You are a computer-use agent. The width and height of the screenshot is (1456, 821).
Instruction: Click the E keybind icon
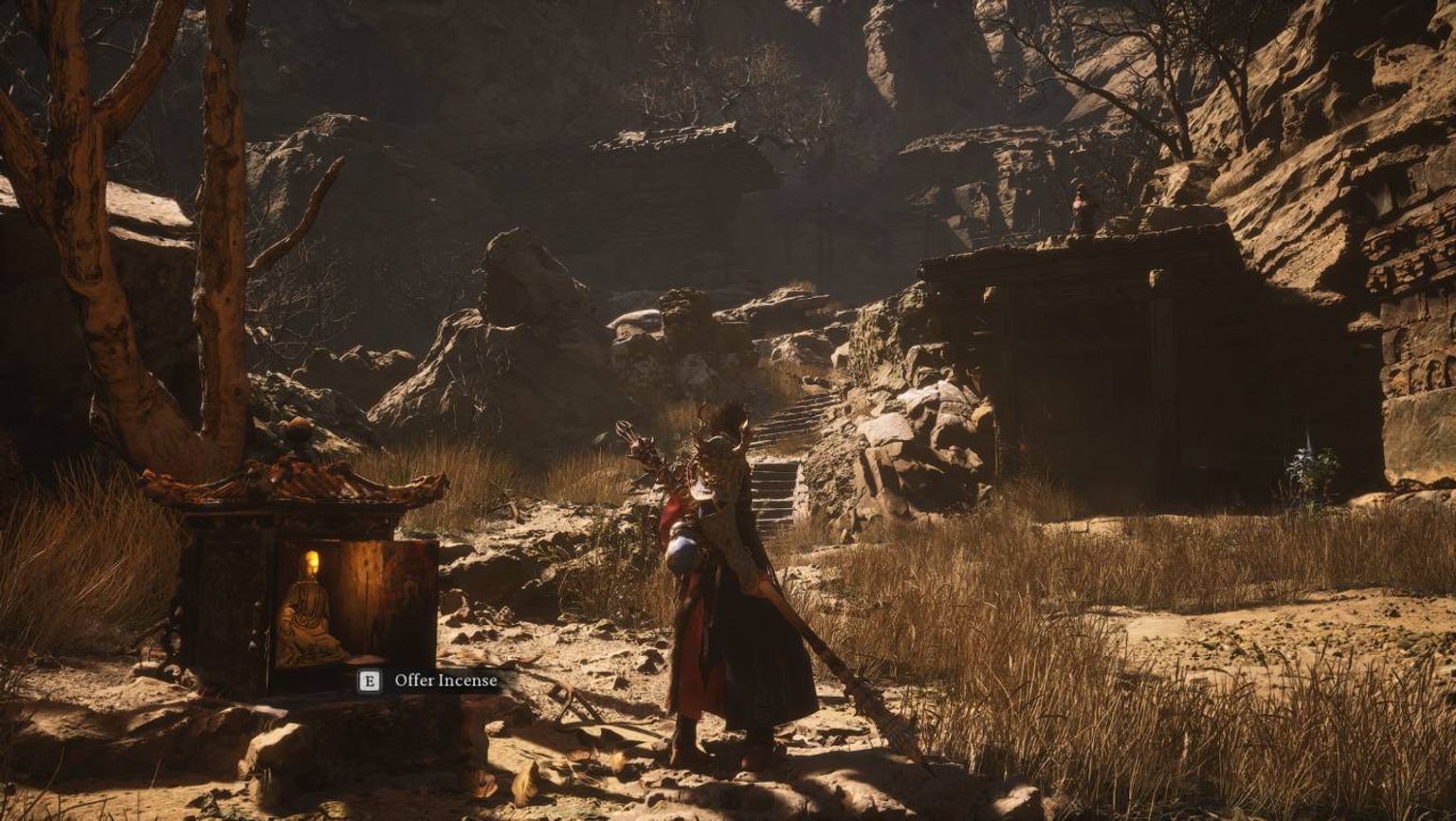369,681
